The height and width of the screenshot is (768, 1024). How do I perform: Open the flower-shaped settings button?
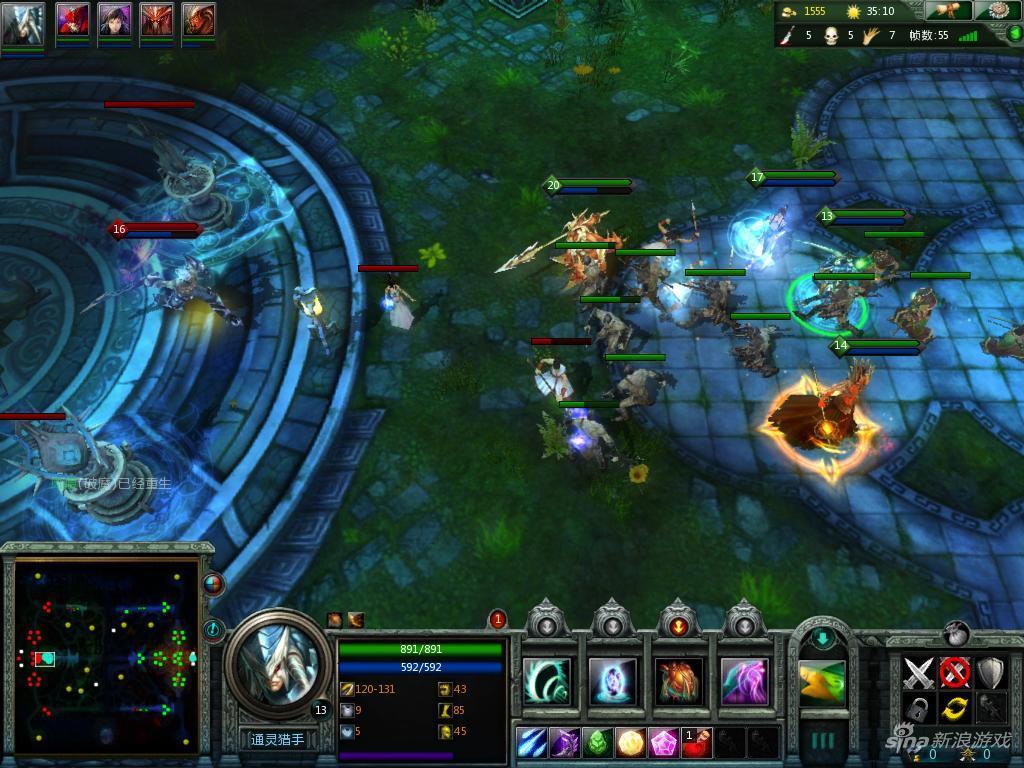(x=991, y=11)
